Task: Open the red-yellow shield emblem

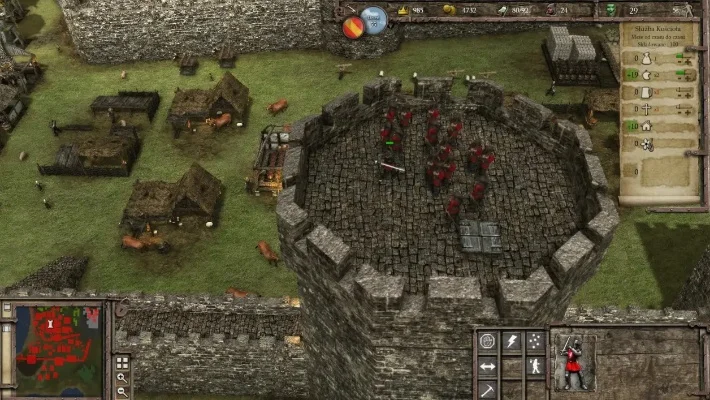Action: (x=353, y=27)
